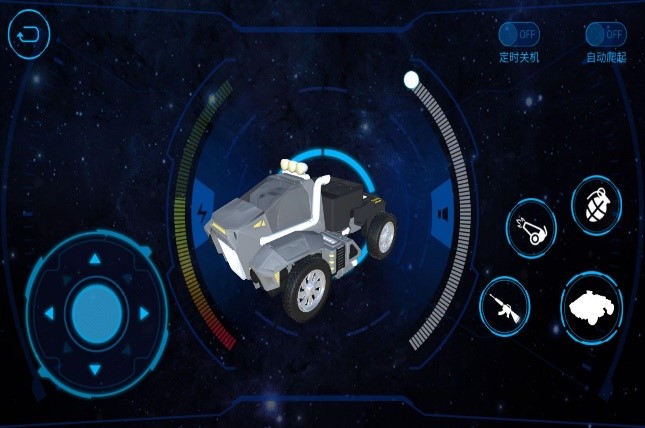Go back with the return arrow button

tap(29, 35)
